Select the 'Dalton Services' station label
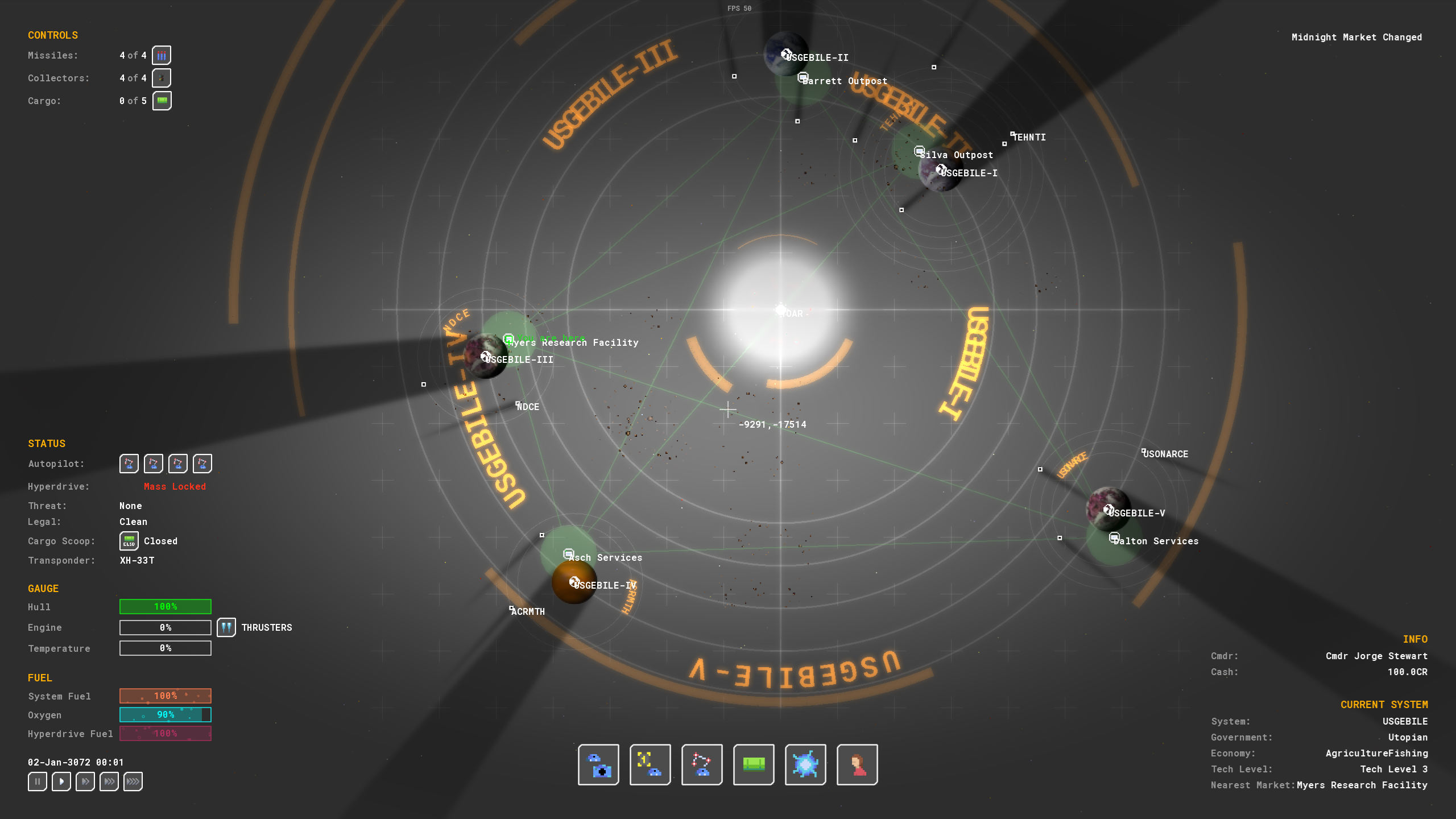1456x819 pixels. (x=1155, y=541)
